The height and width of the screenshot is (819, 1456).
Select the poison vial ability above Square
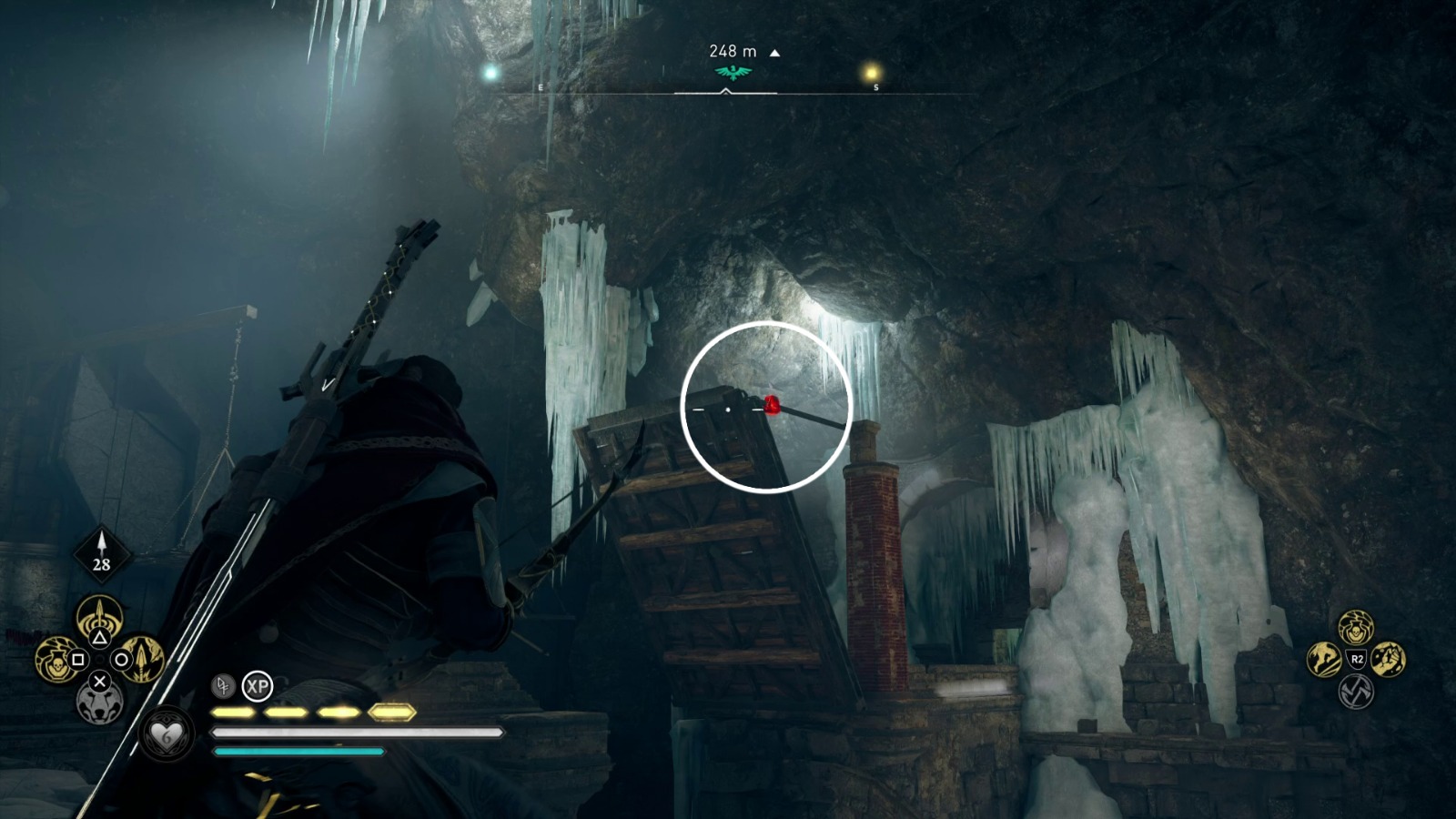(55, 662)
